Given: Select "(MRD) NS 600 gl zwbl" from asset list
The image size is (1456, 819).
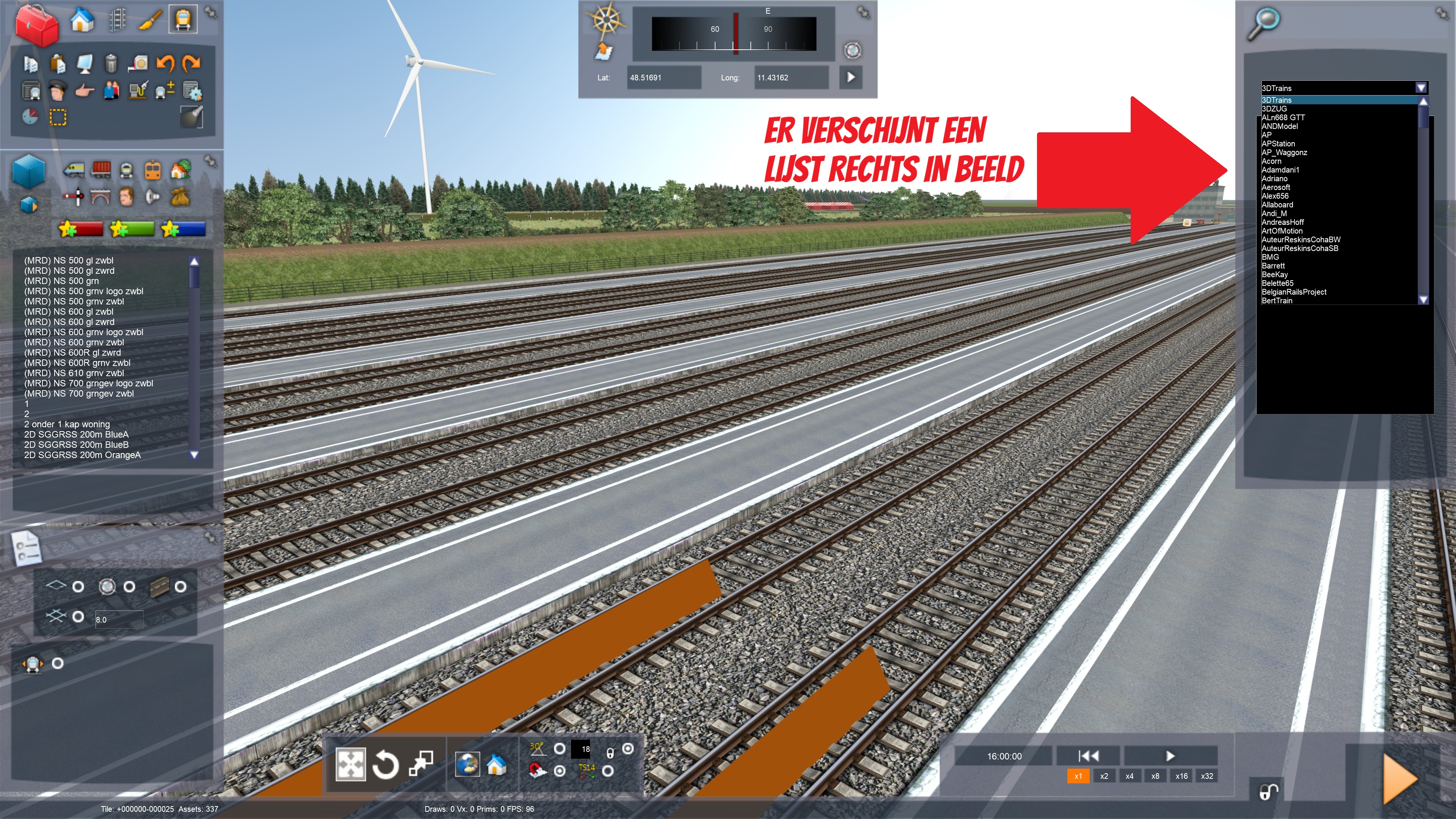Looking at the screenshot, I should 68,311.
